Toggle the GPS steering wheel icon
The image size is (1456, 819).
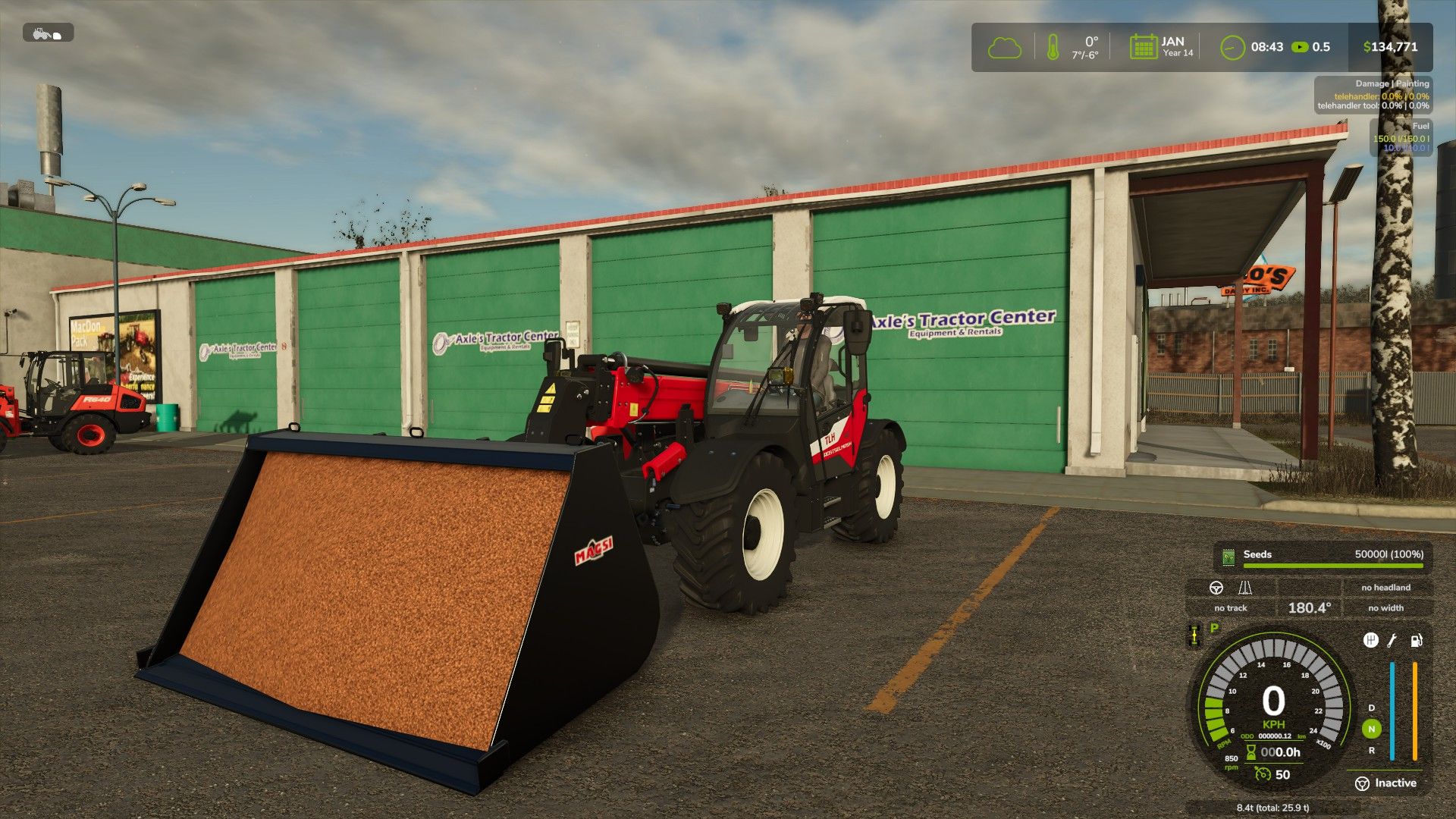[x=1216, y=588]
